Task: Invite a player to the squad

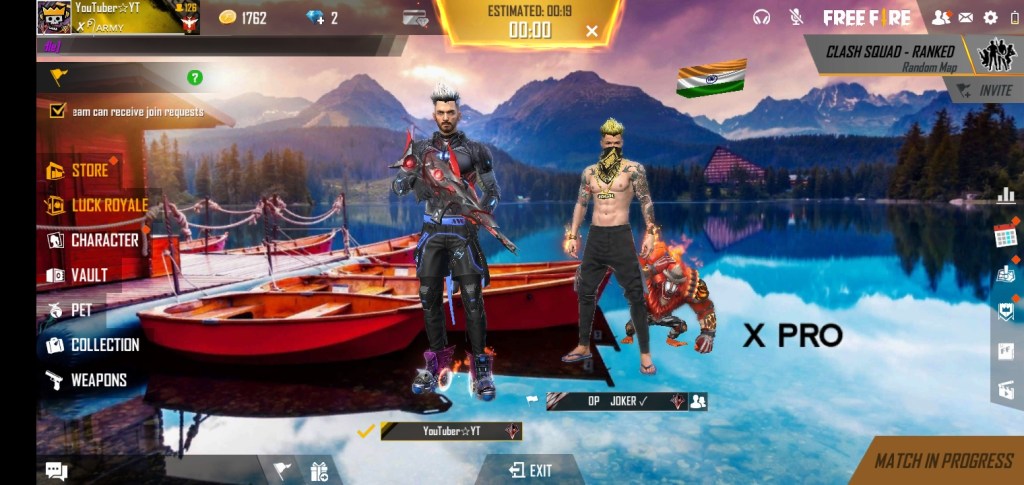Action: pyautogui.click(x=984, y=90)
